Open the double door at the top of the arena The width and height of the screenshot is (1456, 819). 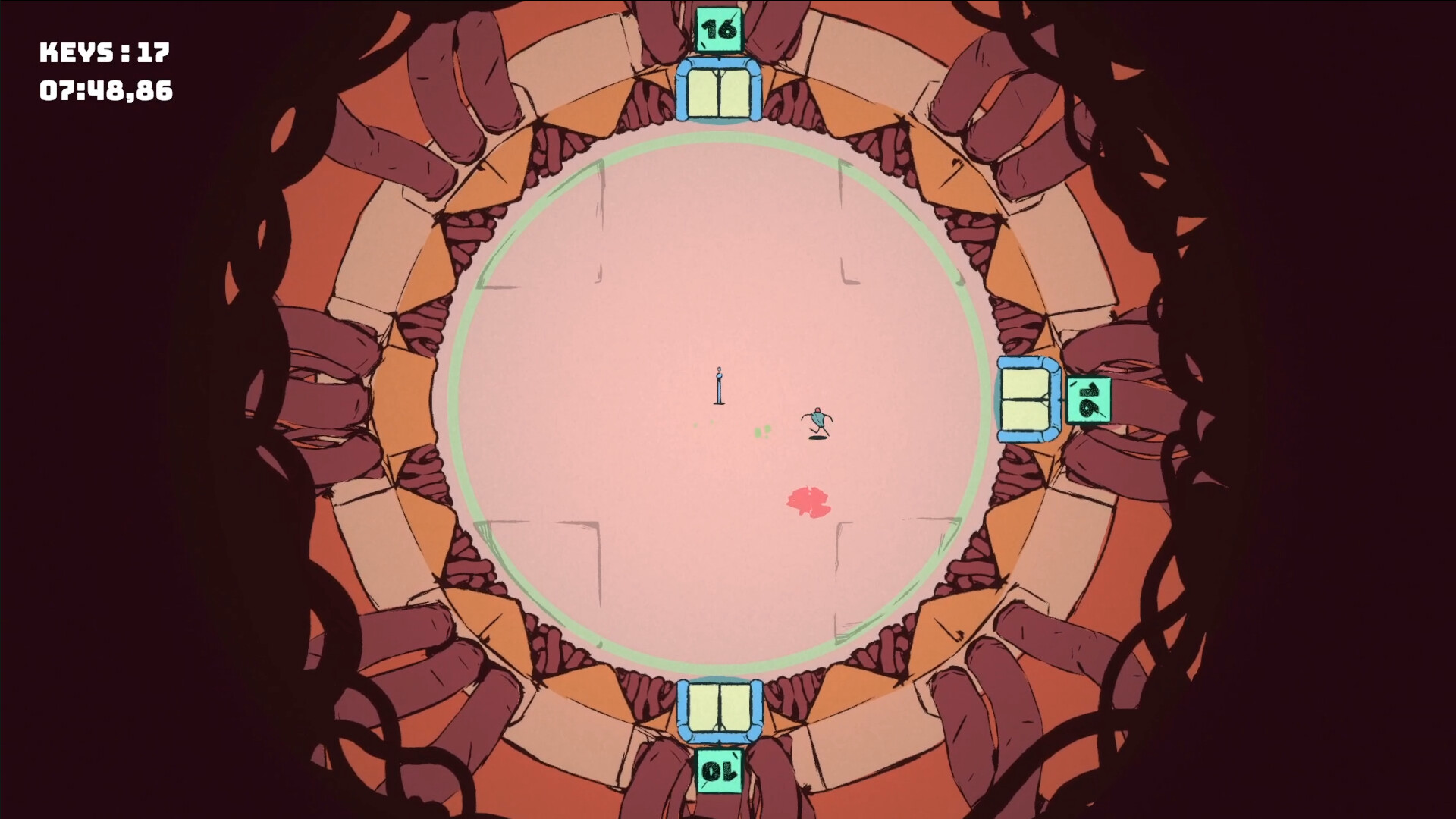click(719, 93)
